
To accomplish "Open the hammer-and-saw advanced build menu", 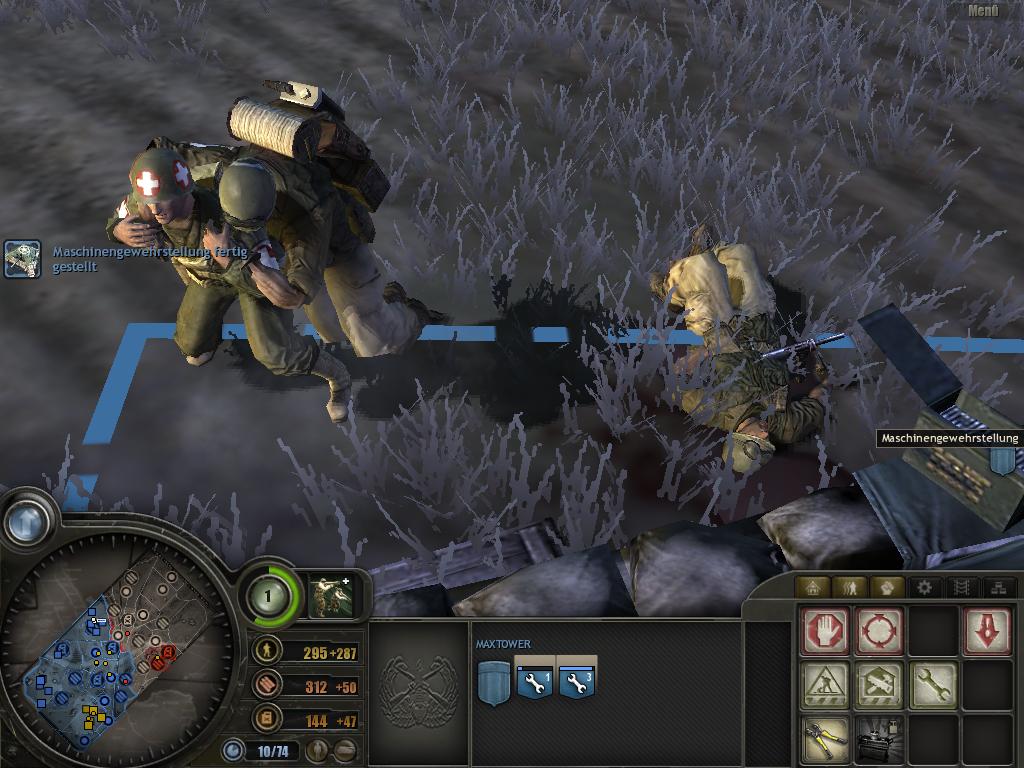I will point(879,685).
